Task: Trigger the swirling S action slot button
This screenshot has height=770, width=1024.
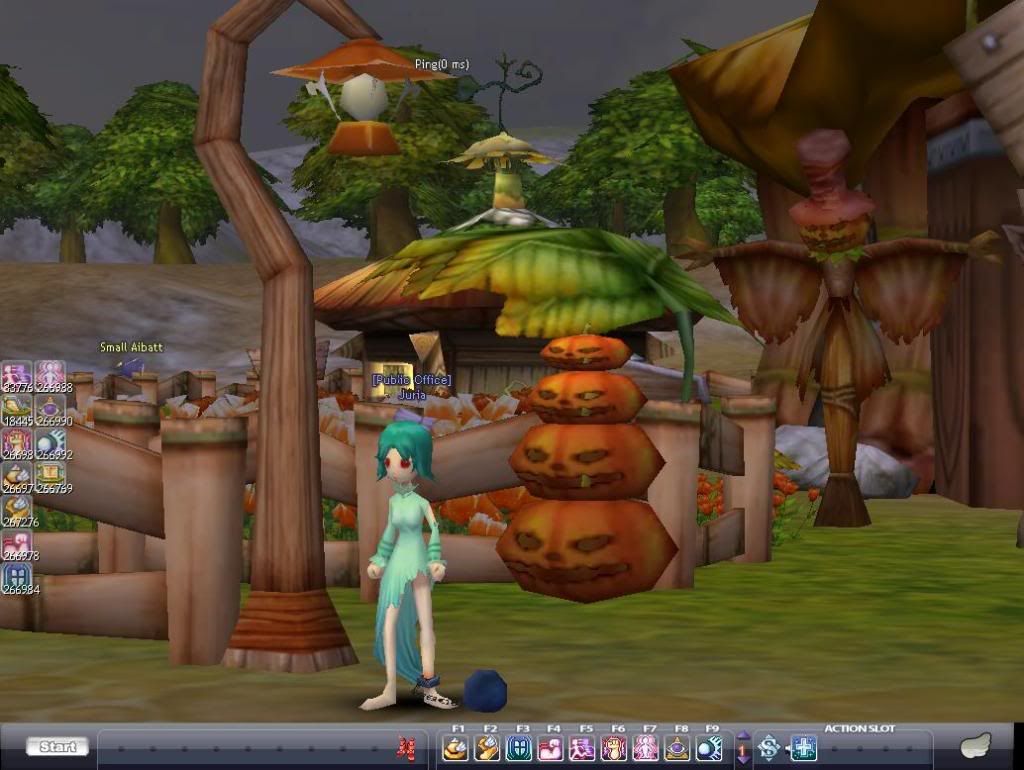Action: 768,748
